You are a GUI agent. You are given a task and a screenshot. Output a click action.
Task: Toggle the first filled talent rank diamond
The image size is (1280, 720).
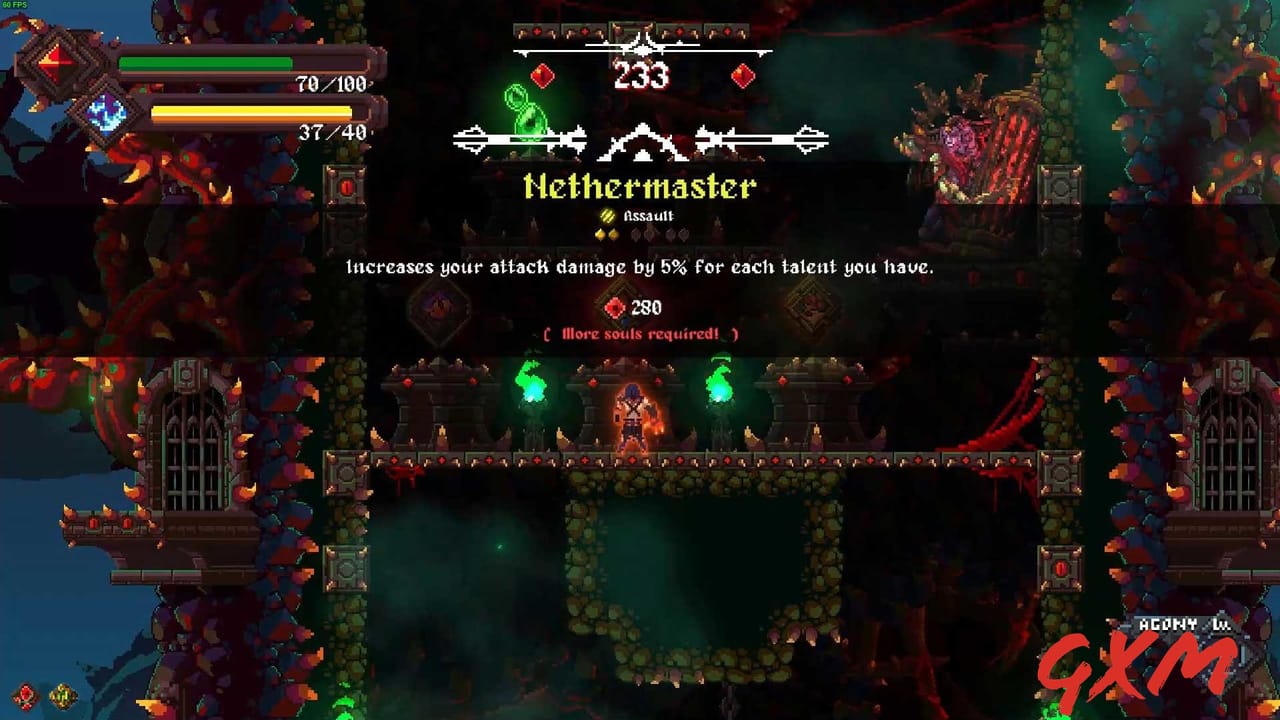coord(601,234)
